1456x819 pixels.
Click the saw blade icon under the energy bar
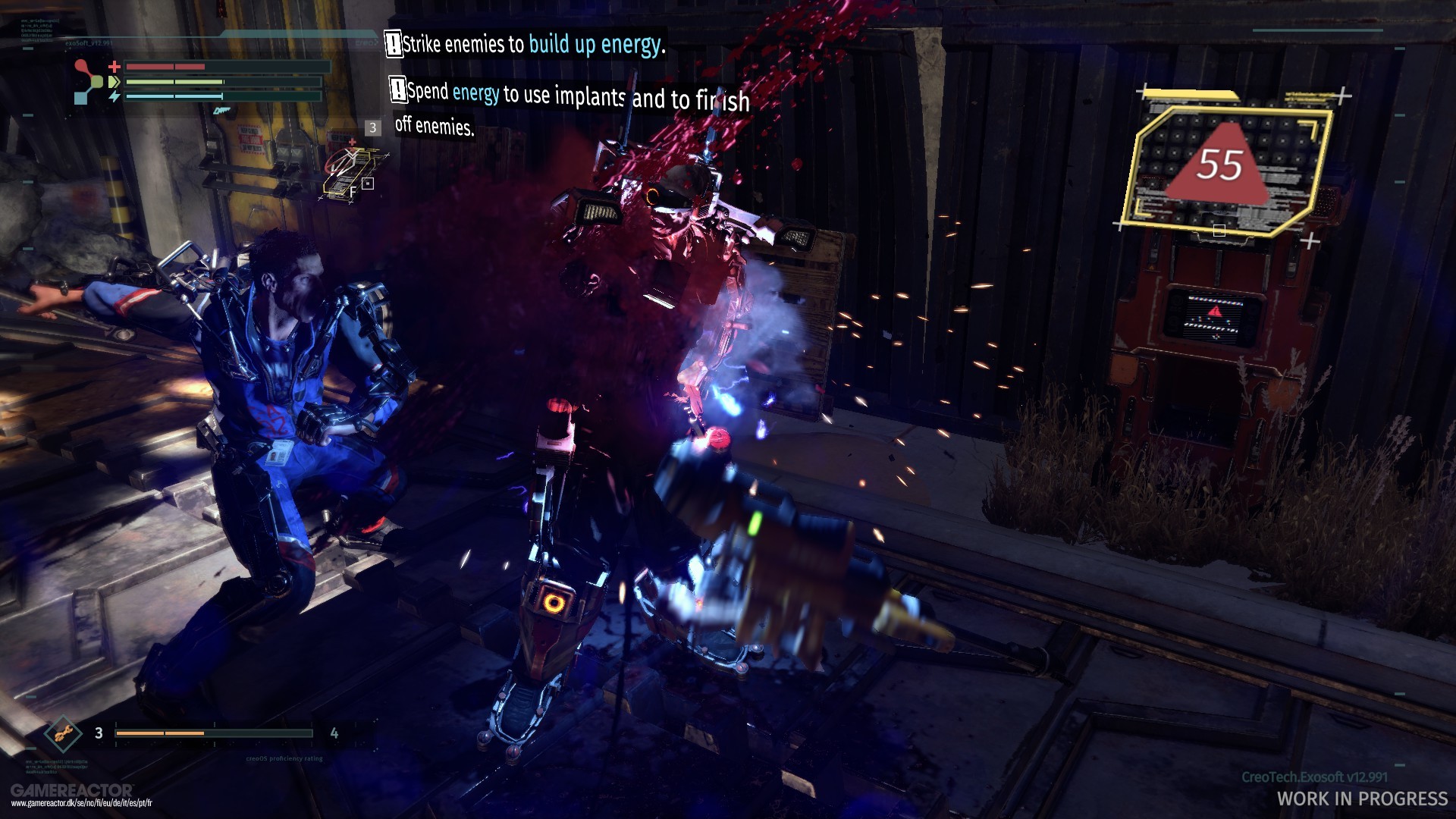pyautogui.click(x=222, y=111)
